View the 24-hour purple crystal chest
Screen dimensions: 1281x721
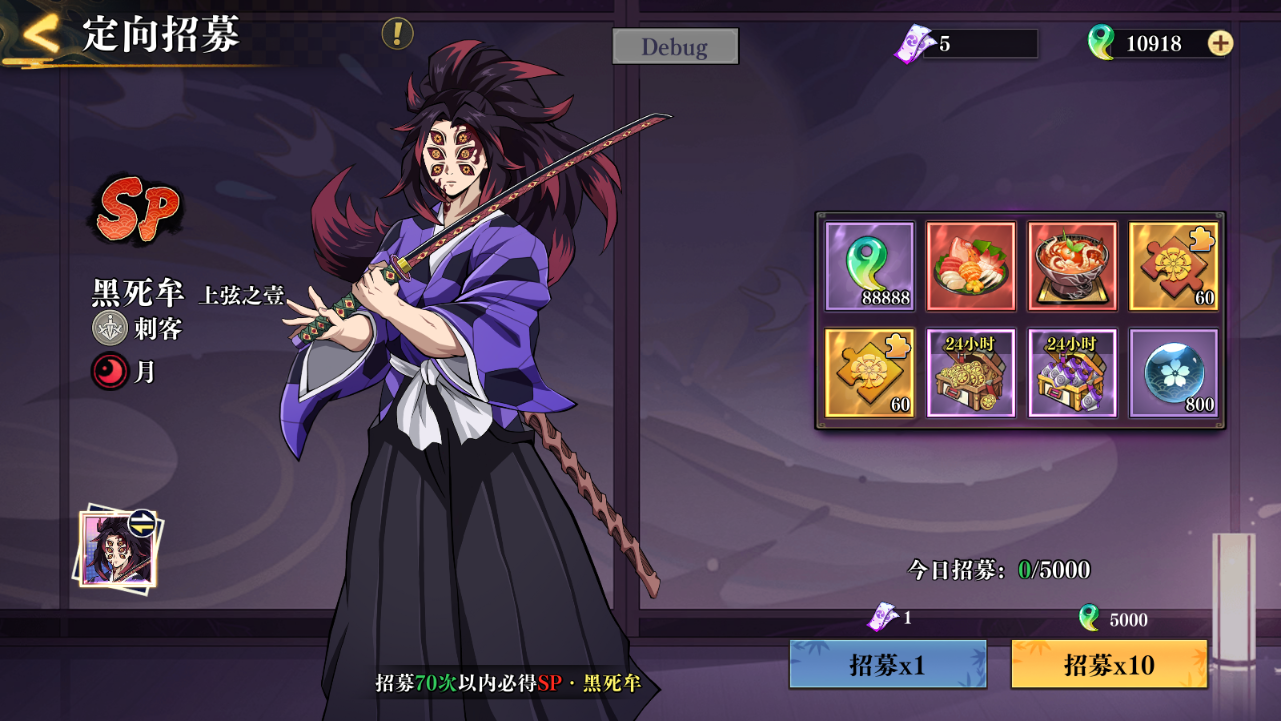click(1072, 373)
